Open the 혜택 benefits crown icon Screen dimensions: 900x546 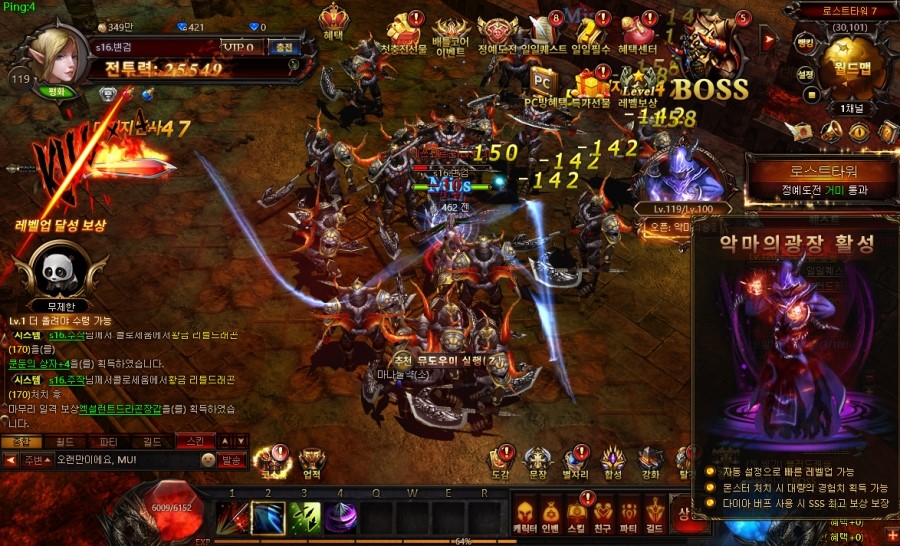pyautogui.click(x=334, y=23)
